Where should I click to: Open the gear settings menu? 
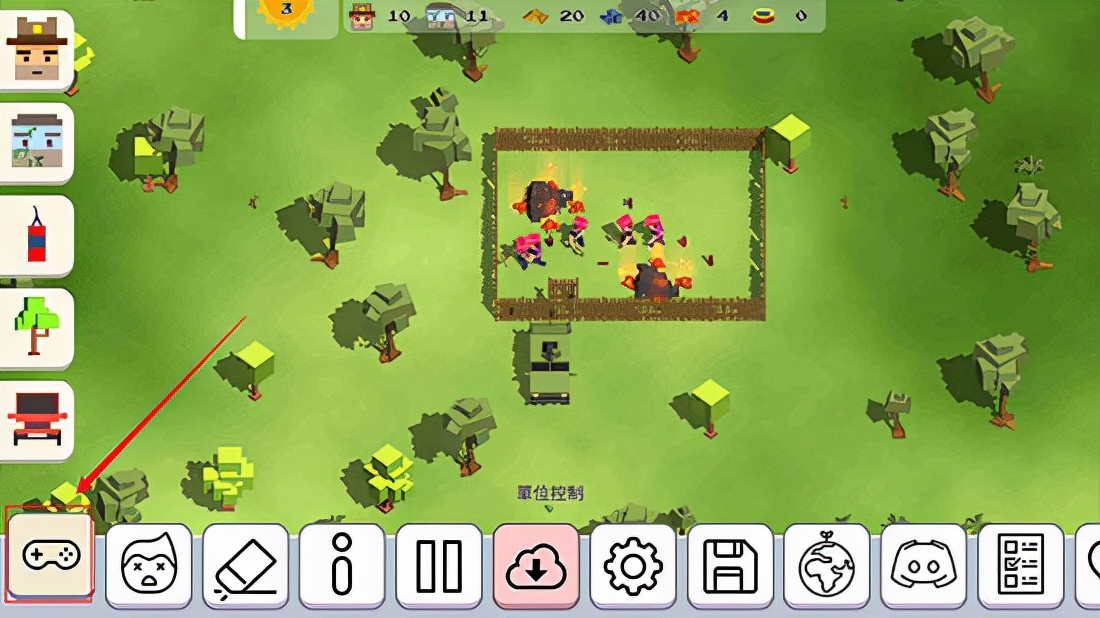pos(633,566)
